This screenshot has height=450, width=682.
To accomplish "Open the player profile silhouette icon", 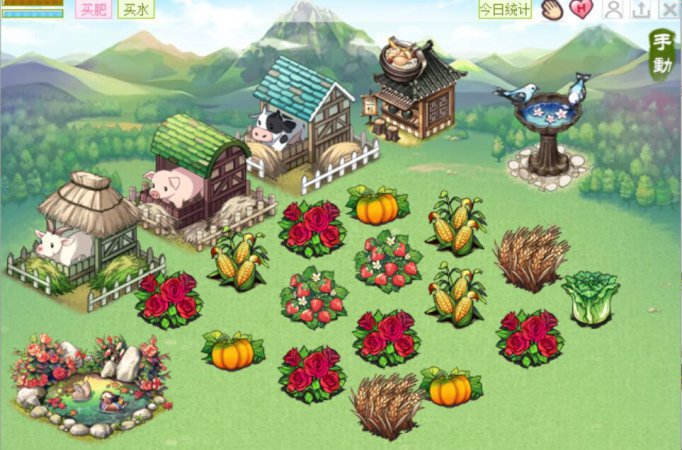I will click(x=614, y=9).
